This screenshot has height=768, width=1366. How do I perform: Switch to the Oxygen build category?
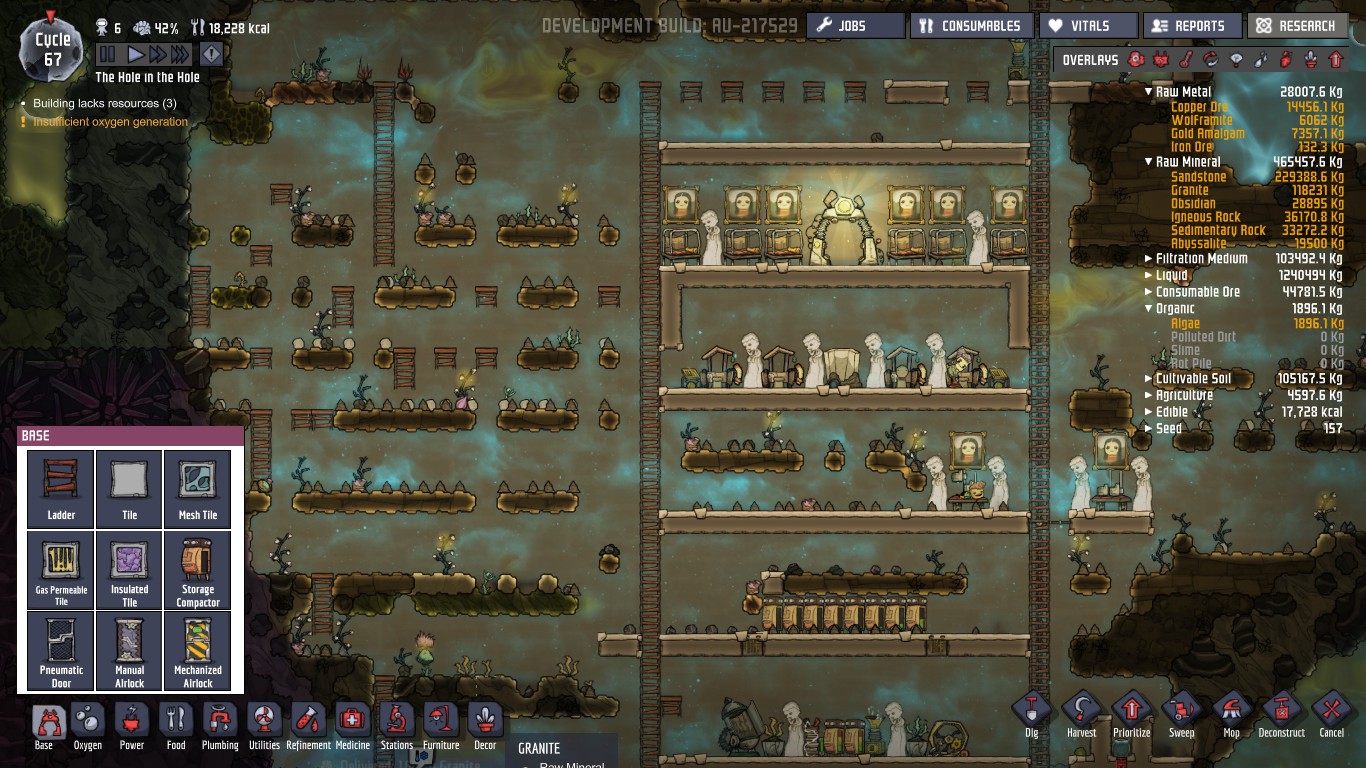point(88,726)
